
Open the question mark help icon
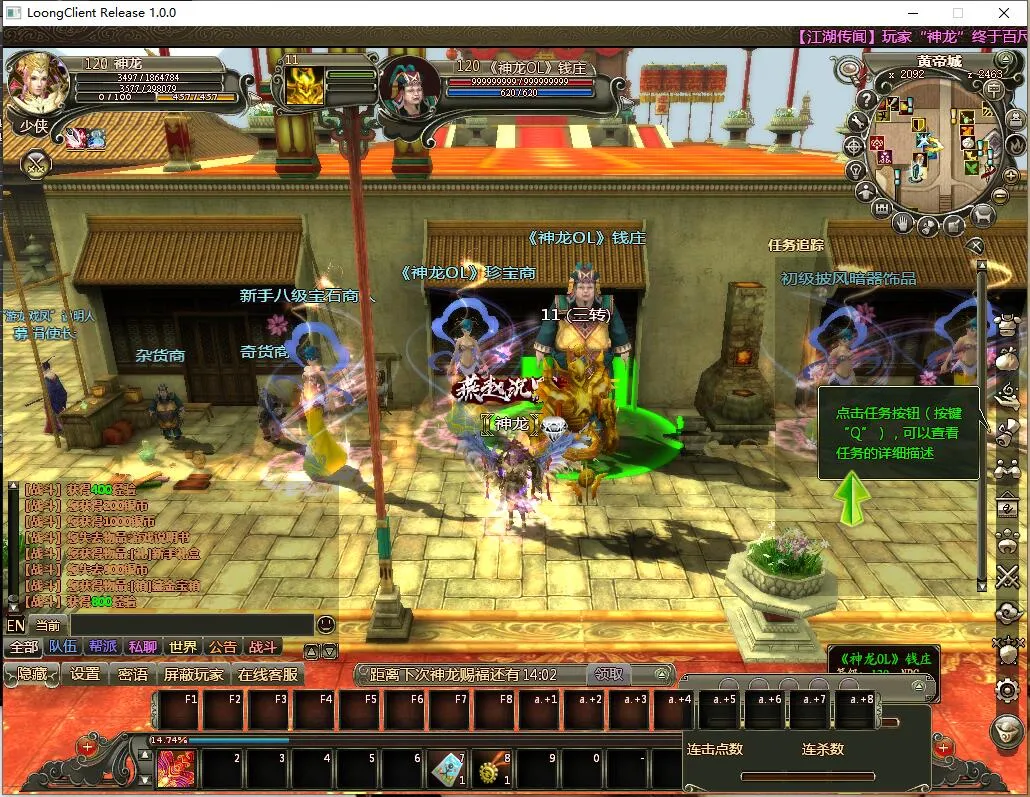coord(866,100)
